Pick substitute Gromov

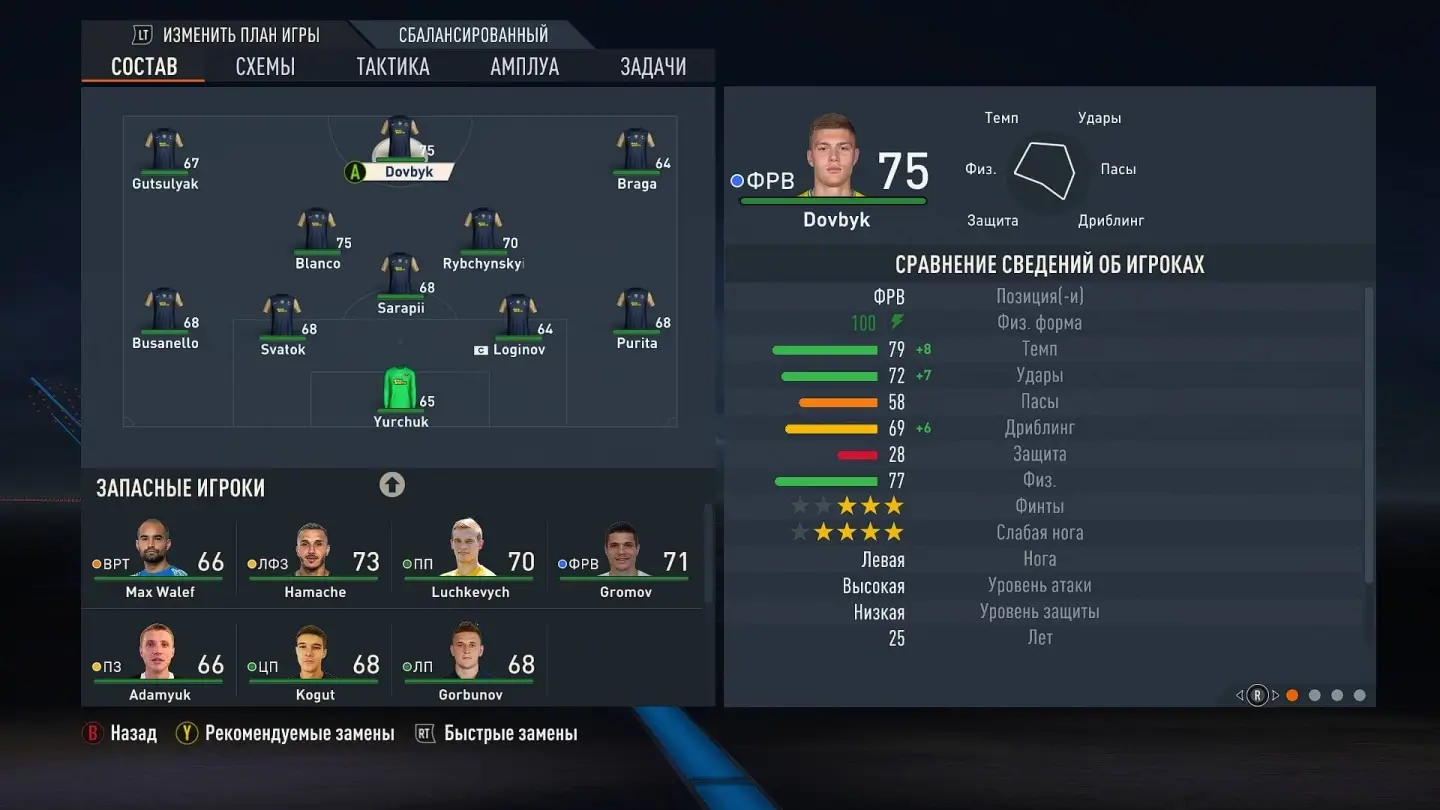(x=625, y=561)
